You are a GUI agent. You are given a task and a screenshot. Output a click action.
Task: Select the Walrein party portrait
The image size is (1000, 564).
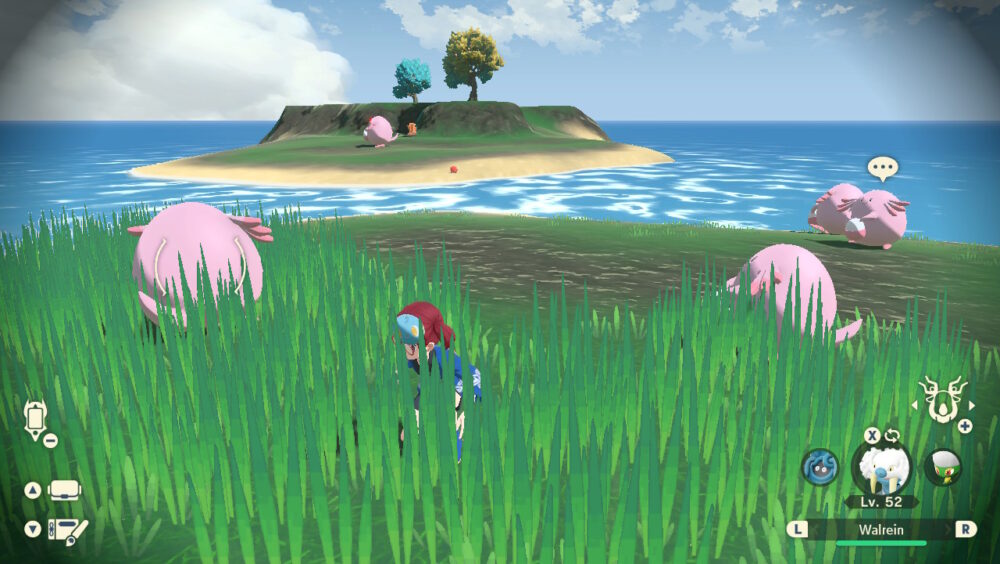[881, 468]
